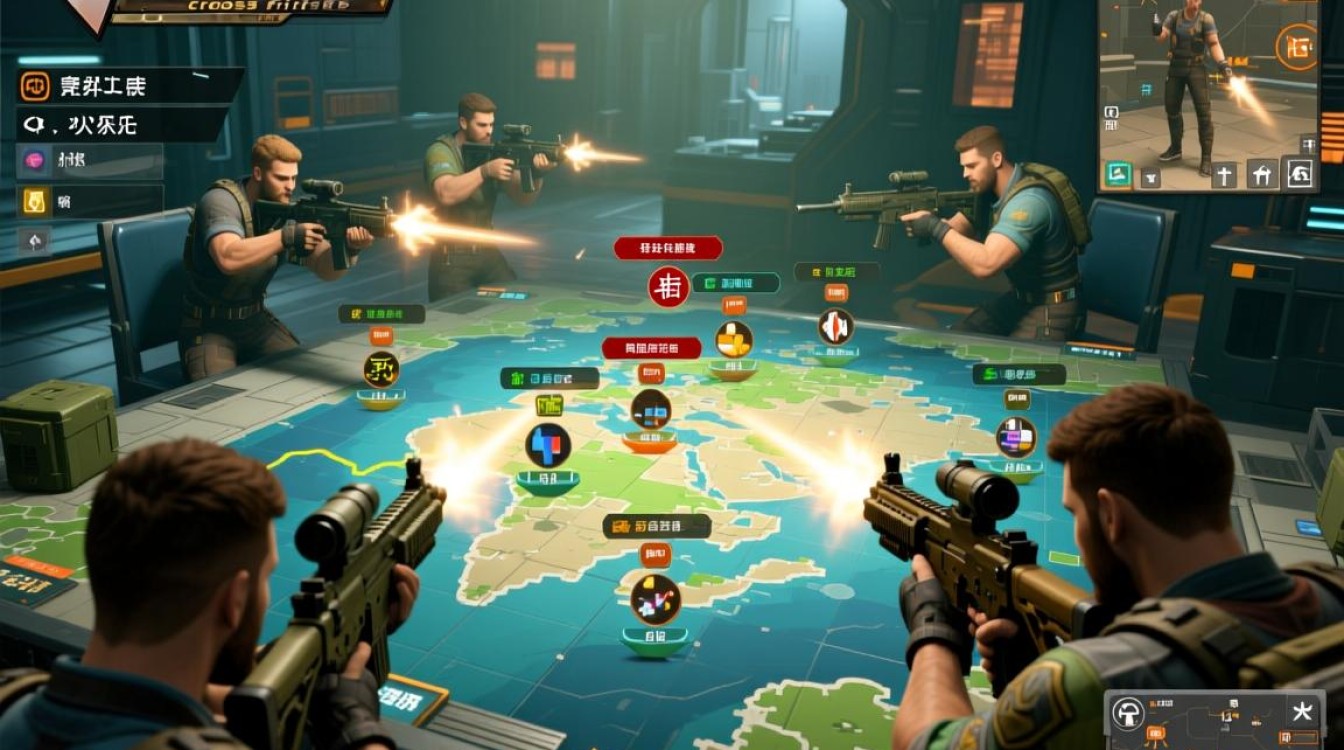Screen dimensions: 1344x750
Task: Choose the yellow icon marker on the far left of the map
Action: (381, 369)
